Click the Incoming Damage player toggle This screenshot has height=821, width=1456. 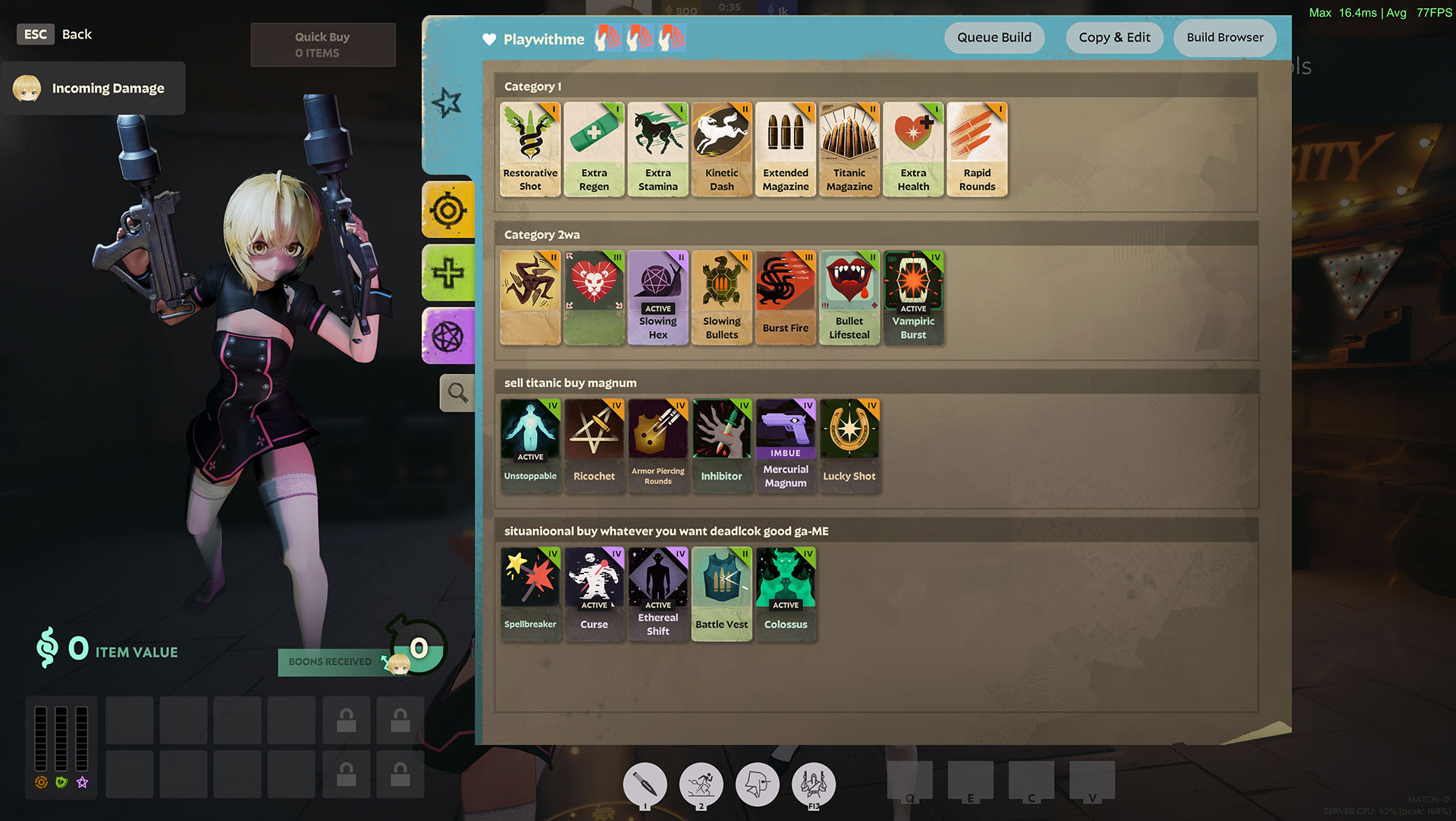tap(93, 88)
